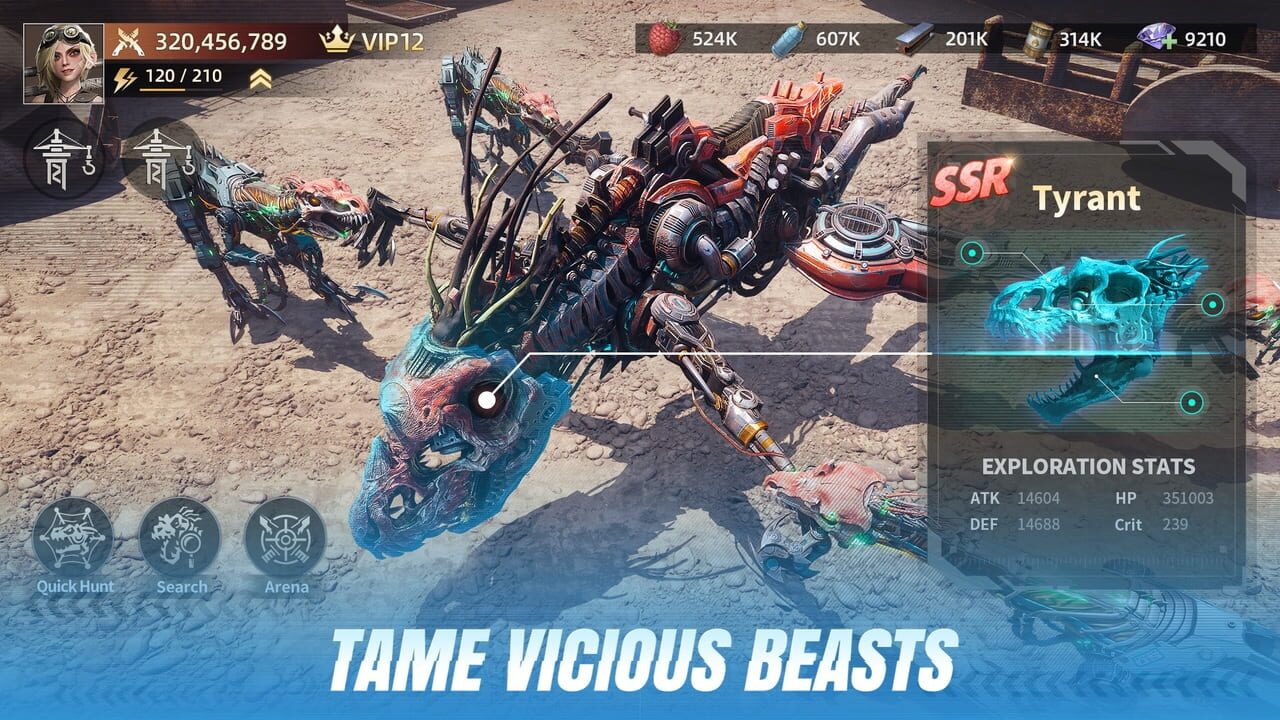Open the VIP12 status panel
Image resolution: width=1280 pixels, height=720 pixels.
pyautogui.click(x=377, y=38)
